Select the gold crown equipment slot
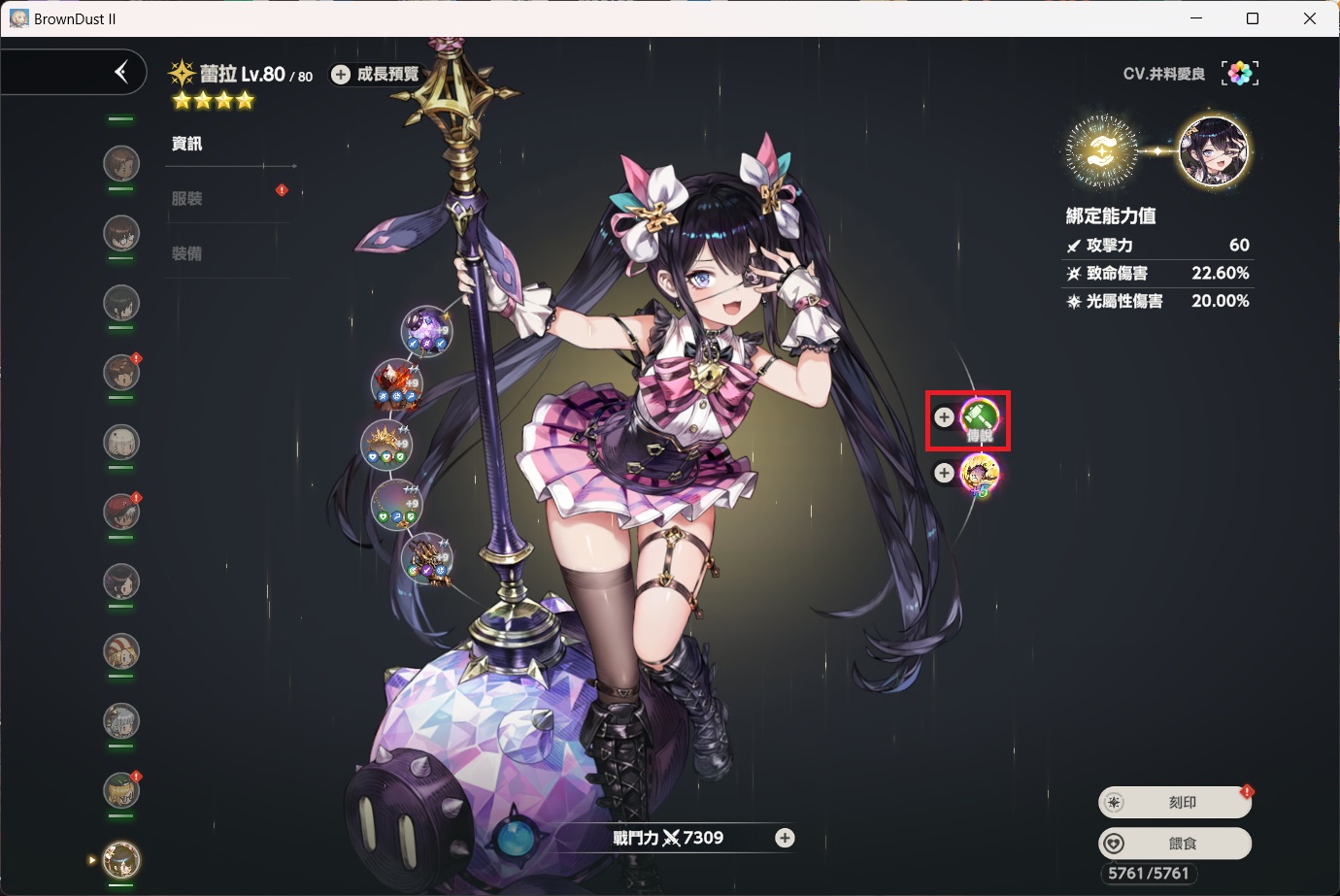Screen dimensions: 1340x896 click(386, 445)
